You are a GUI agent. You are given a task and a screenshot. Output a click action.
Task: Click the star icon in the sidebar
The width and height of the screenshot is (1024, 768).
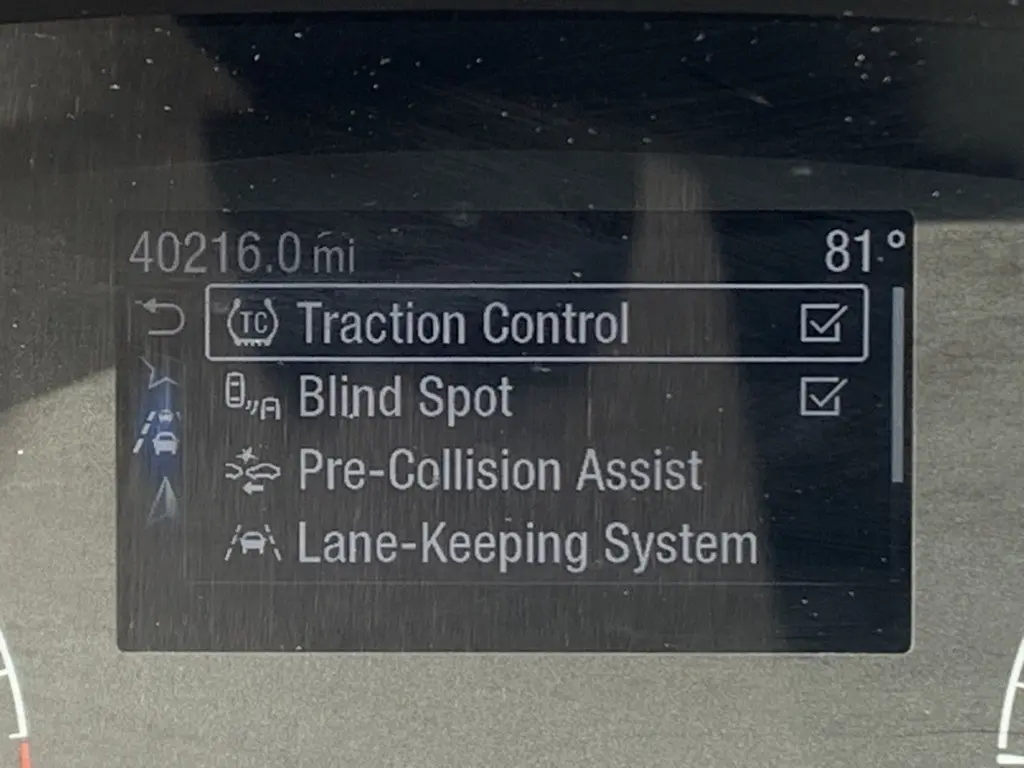point(160,377)
